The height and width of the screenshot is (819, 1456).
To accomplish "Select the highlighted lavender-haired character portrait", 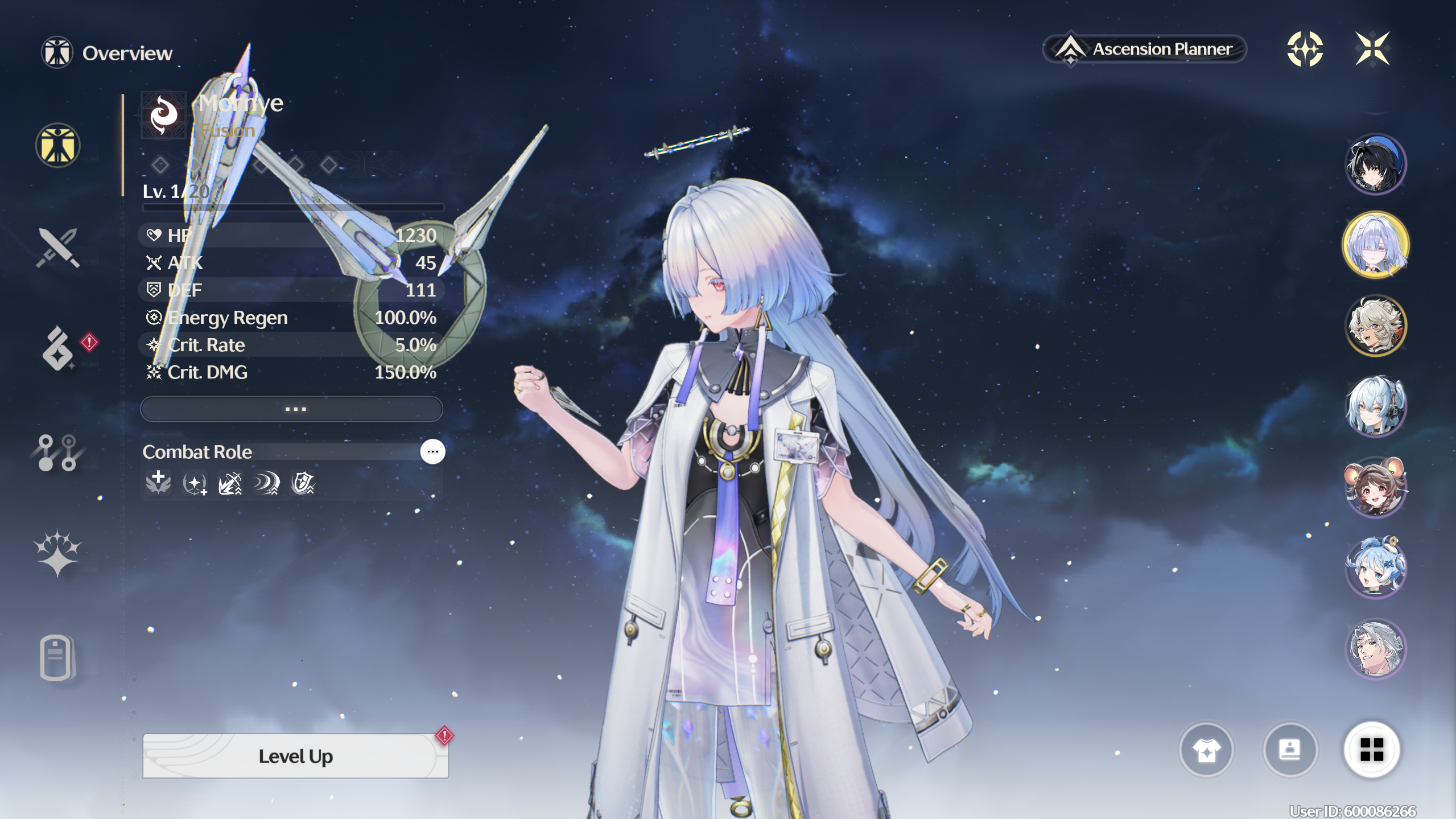I will [x=1375, y=245].
